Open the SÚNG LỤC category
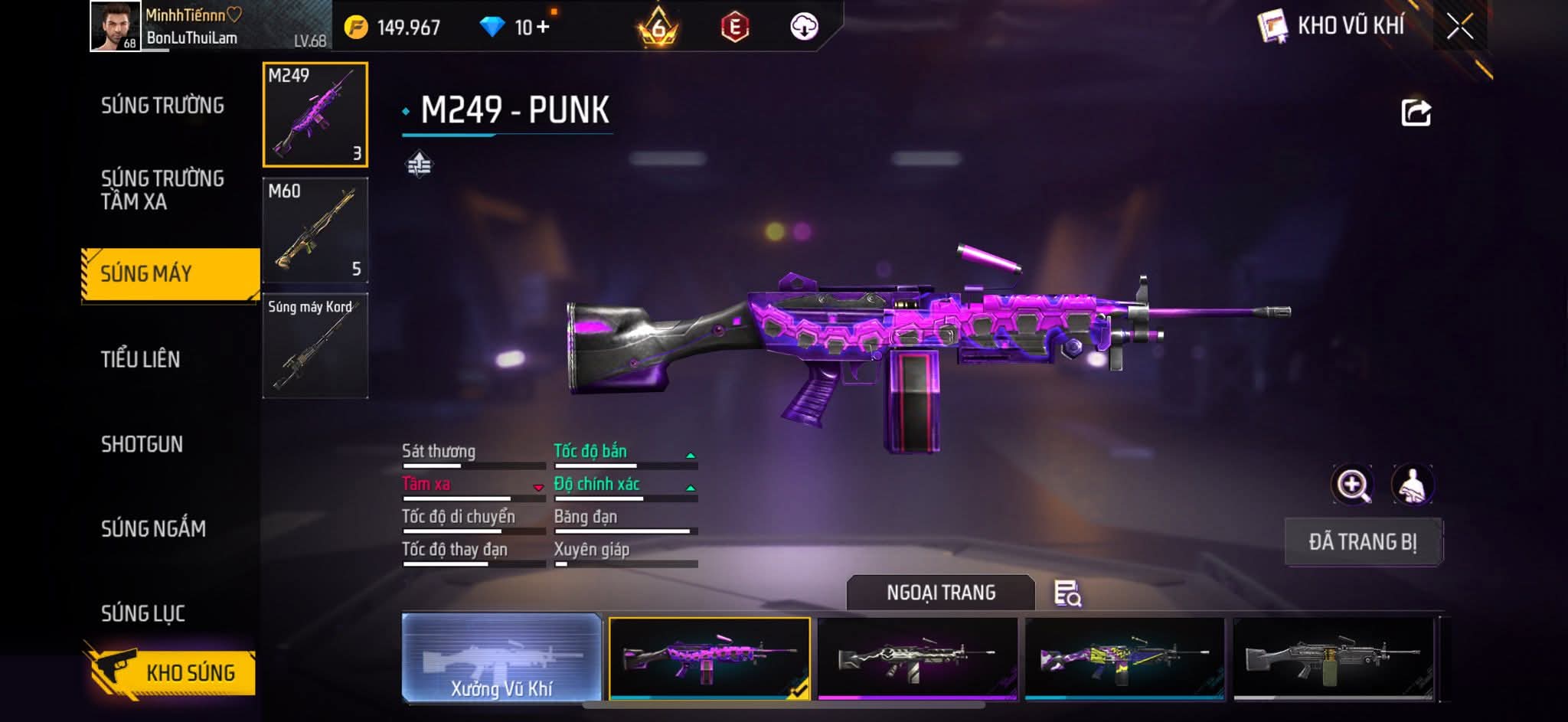 143,613
